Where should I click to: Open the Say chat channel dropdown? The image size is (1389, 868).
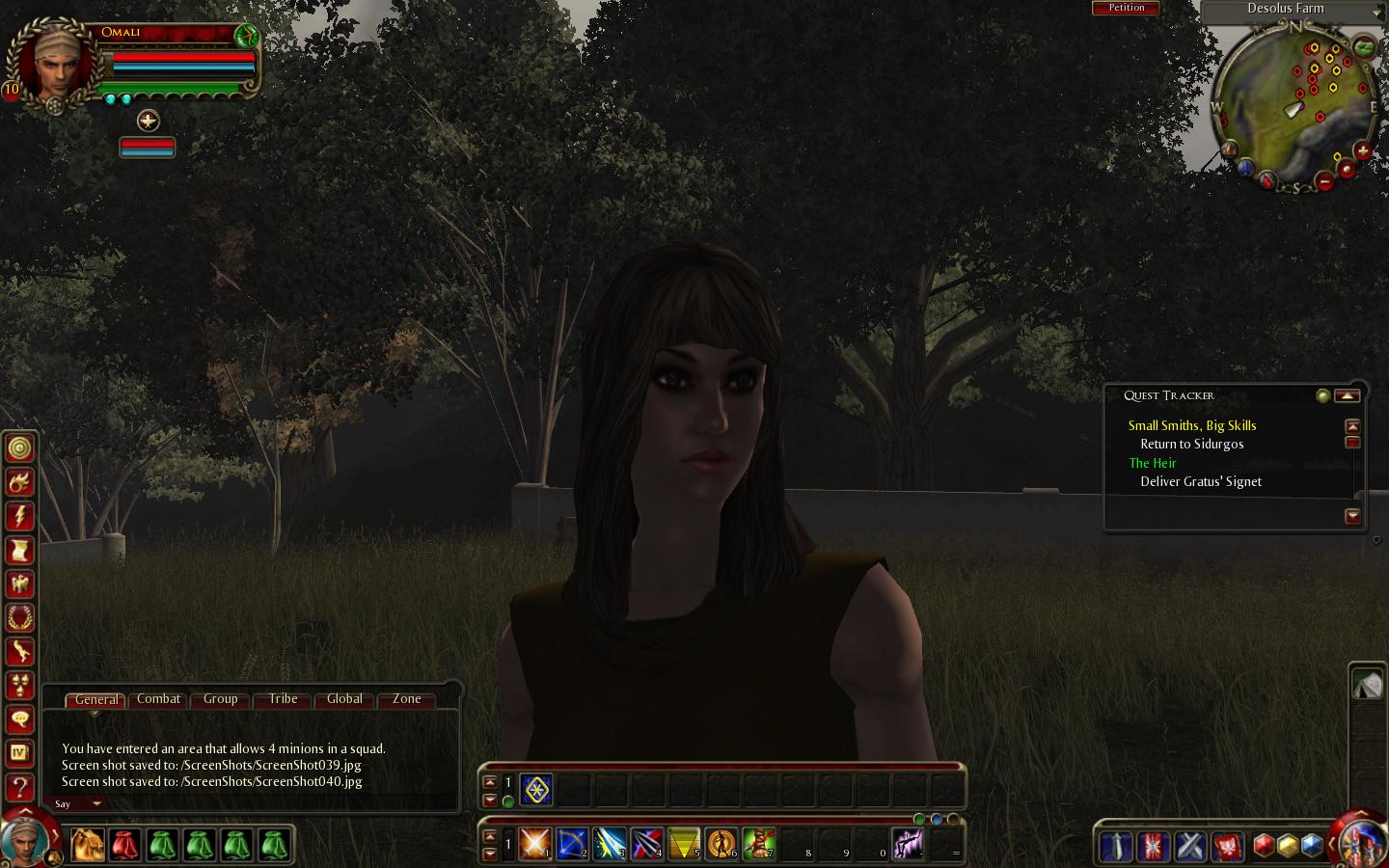(x=78, y=803)
